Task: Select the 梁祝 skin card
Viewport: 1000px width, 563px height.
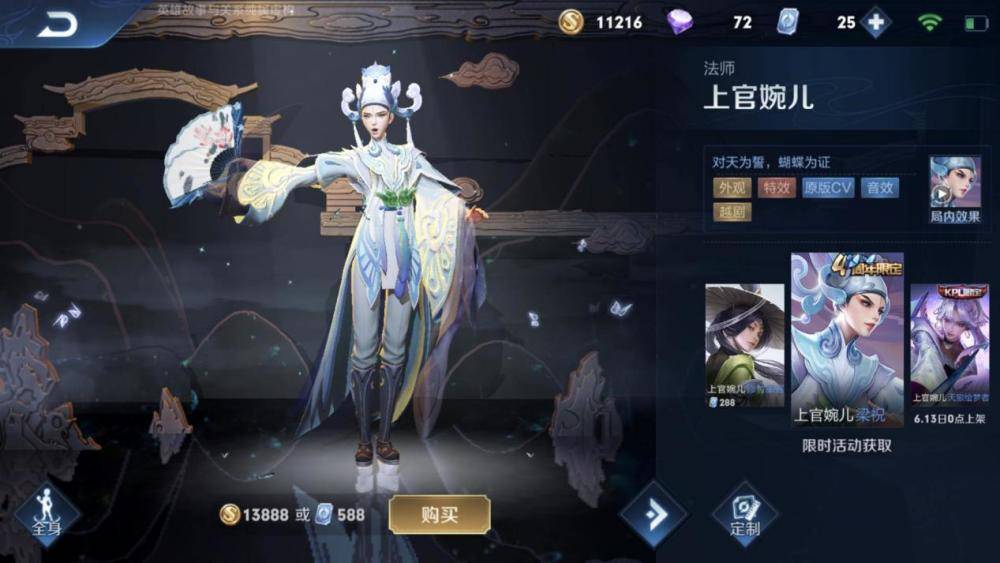Action: click(847, 340)
